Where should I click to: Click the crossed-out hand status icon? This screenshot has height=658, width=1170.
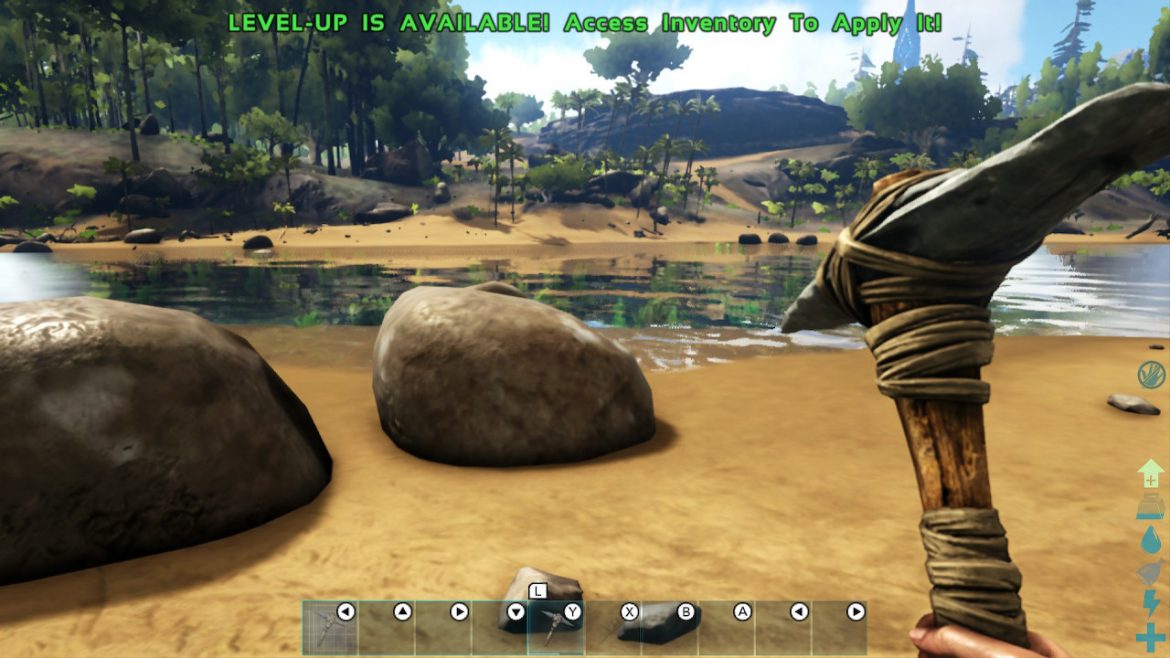(x=1151, y=375)
